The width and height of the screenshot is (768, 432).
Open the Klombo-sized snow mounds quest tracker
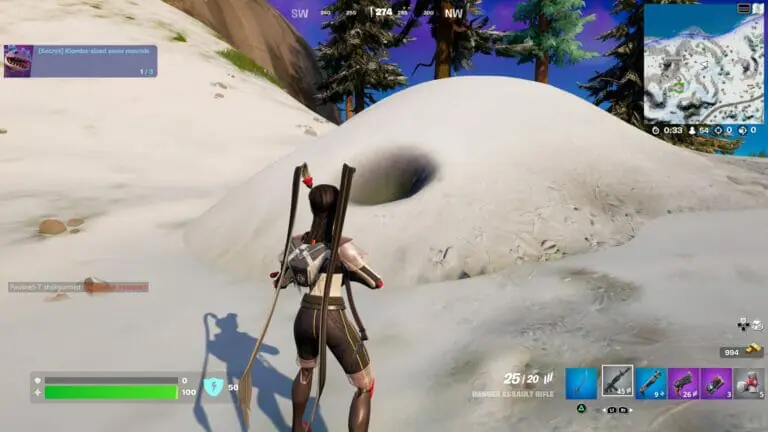coord(80,61)
